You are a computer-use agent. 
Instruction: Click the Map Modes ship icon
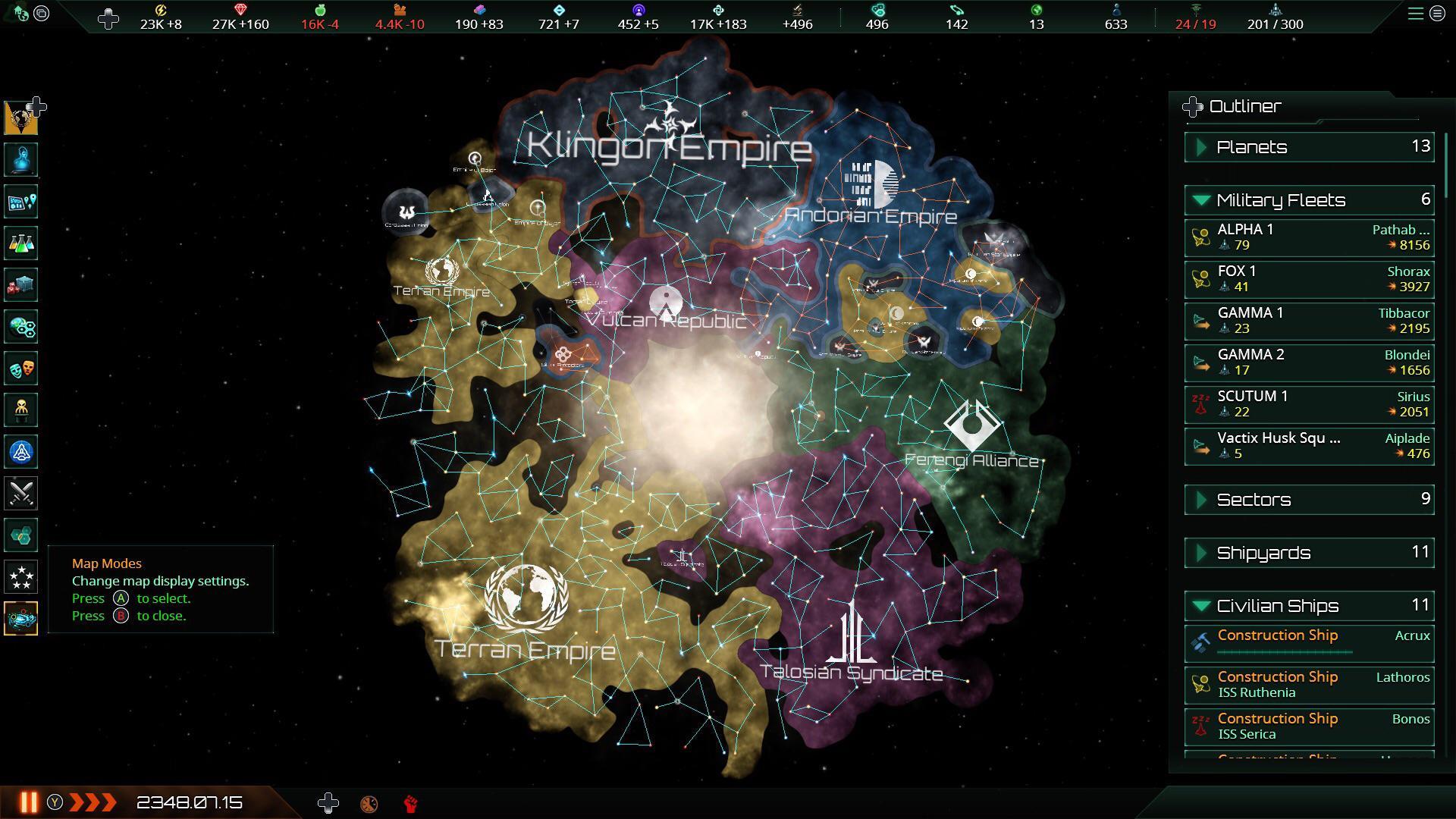pos(20,618)
